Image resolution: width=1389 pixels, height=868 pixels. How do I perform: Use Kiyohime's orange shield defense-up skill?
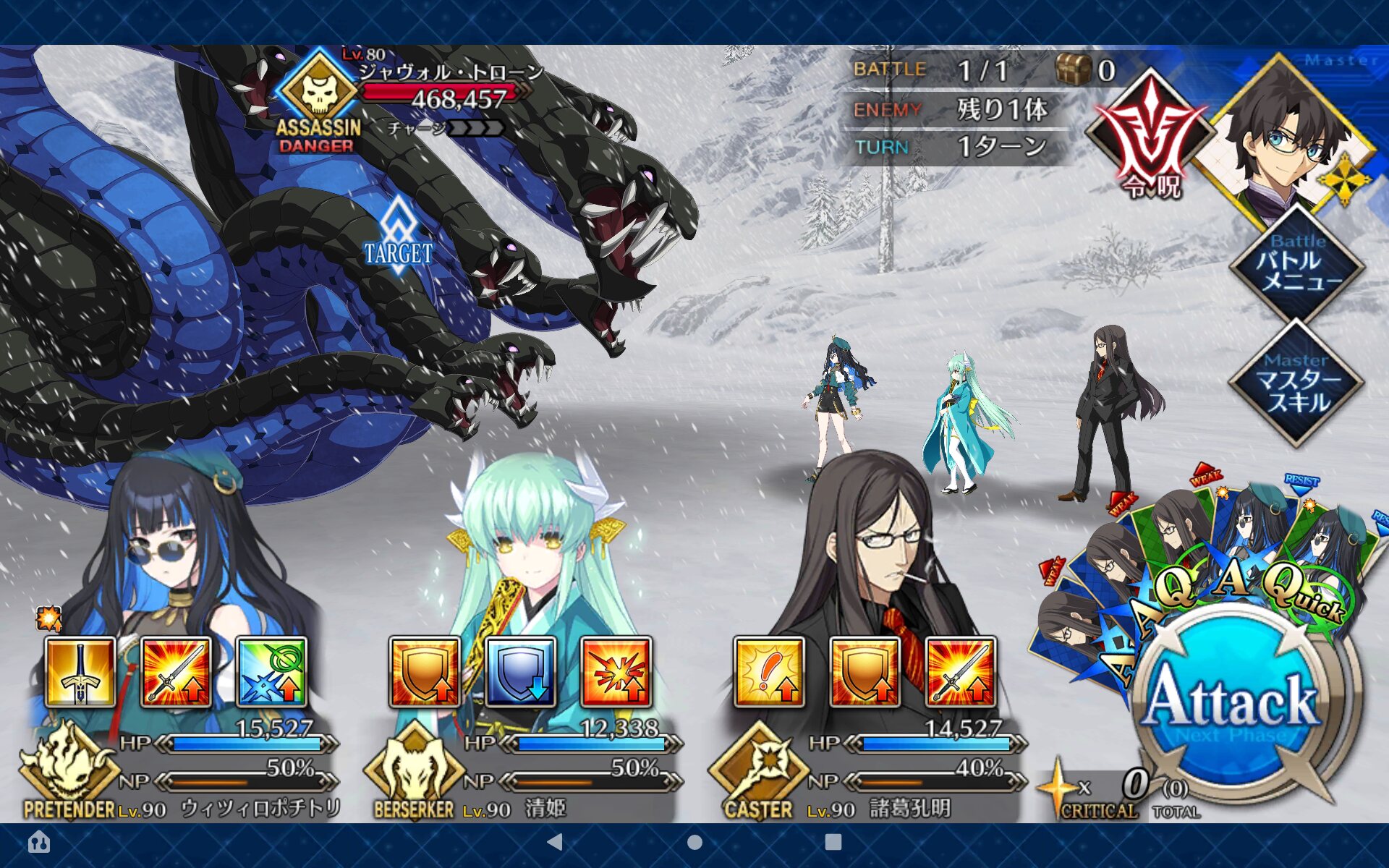pyautogui.click(x=425, y=672)
